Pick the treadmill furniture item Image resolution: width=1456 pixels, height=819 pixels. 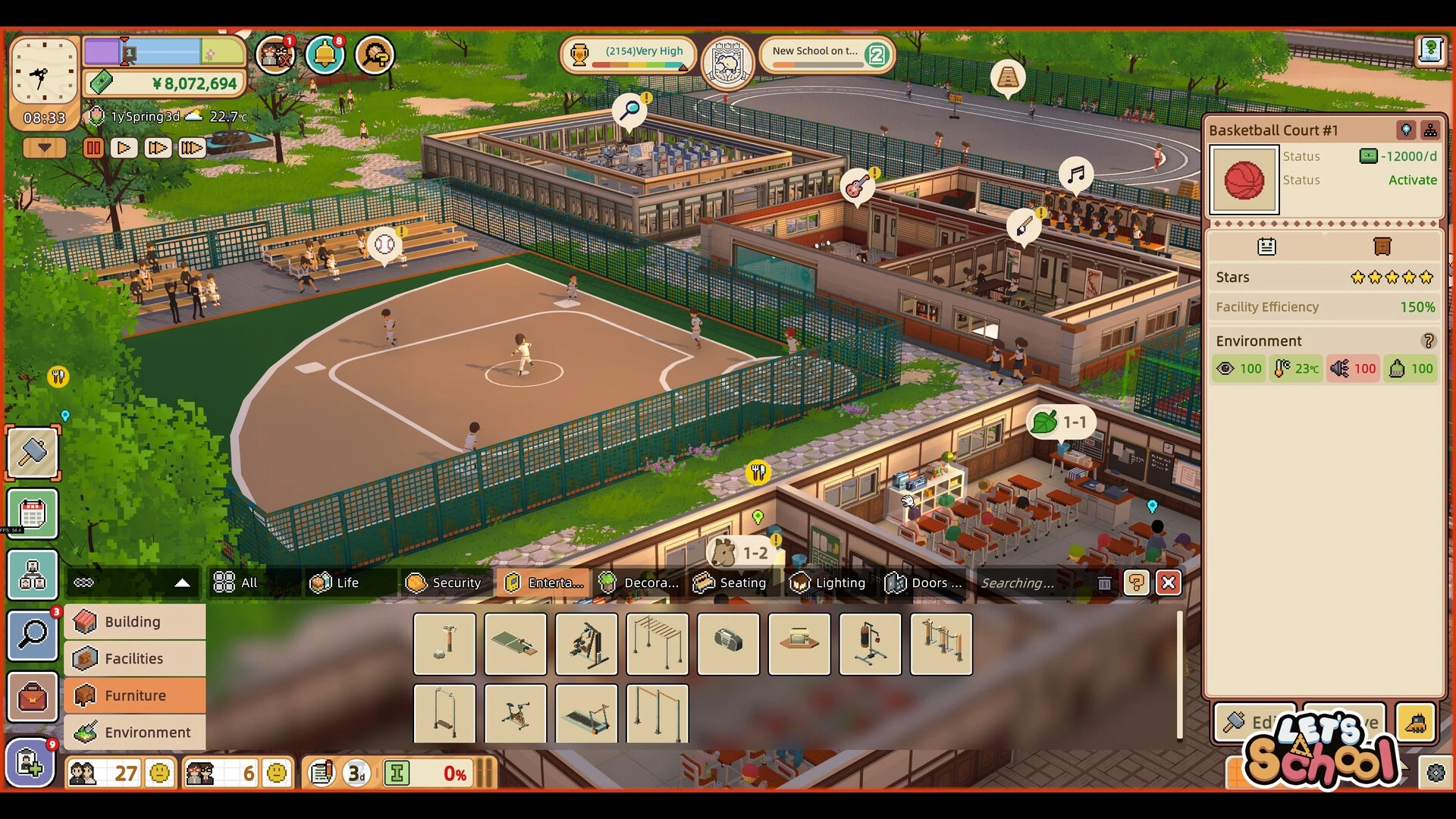[x=586, y=714]
